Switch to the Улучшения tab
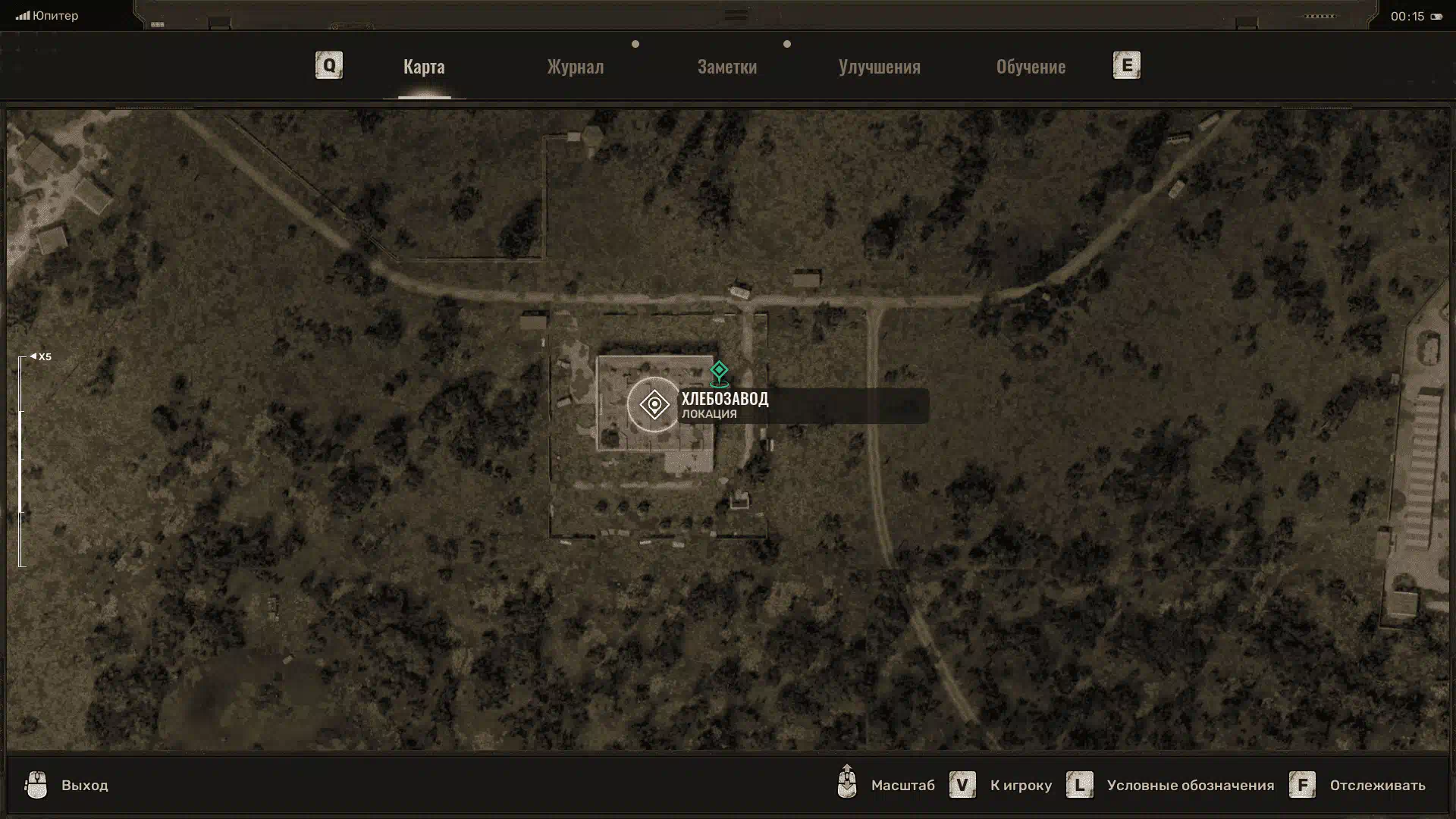The height and width of the screenshot is (819, 1456). [879, 67]
